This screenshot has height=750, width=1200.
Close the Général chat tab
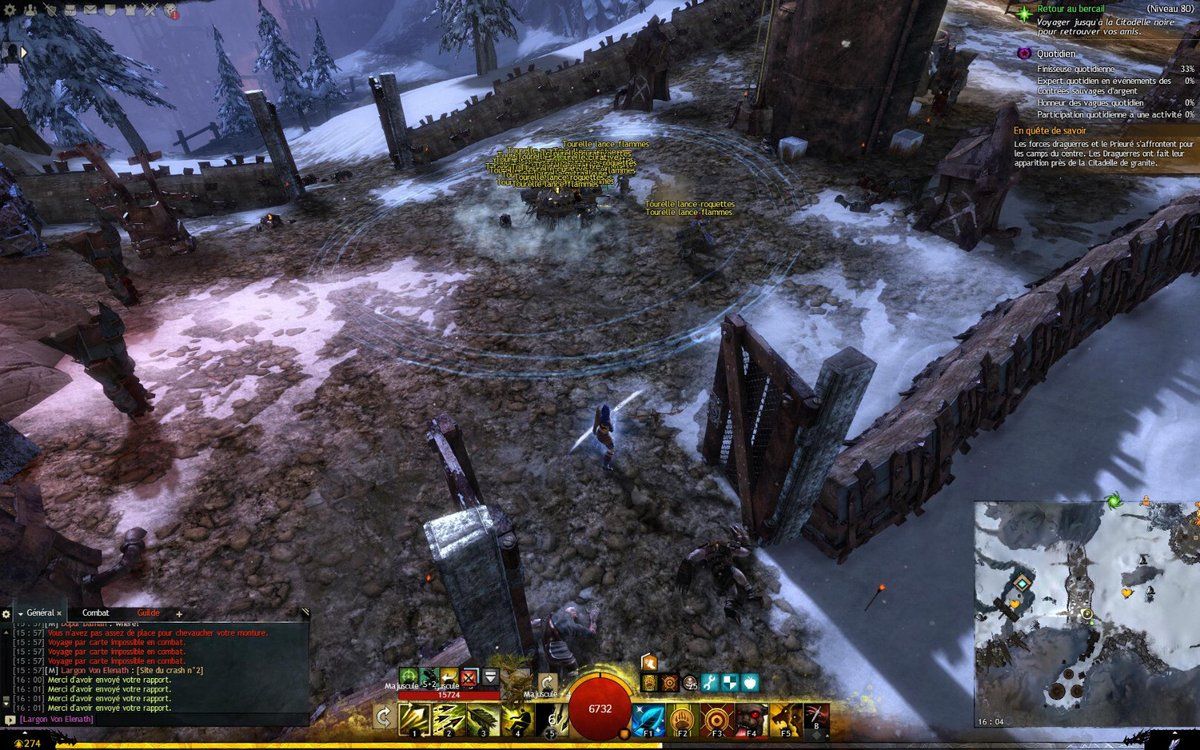(x=59, y=613)
